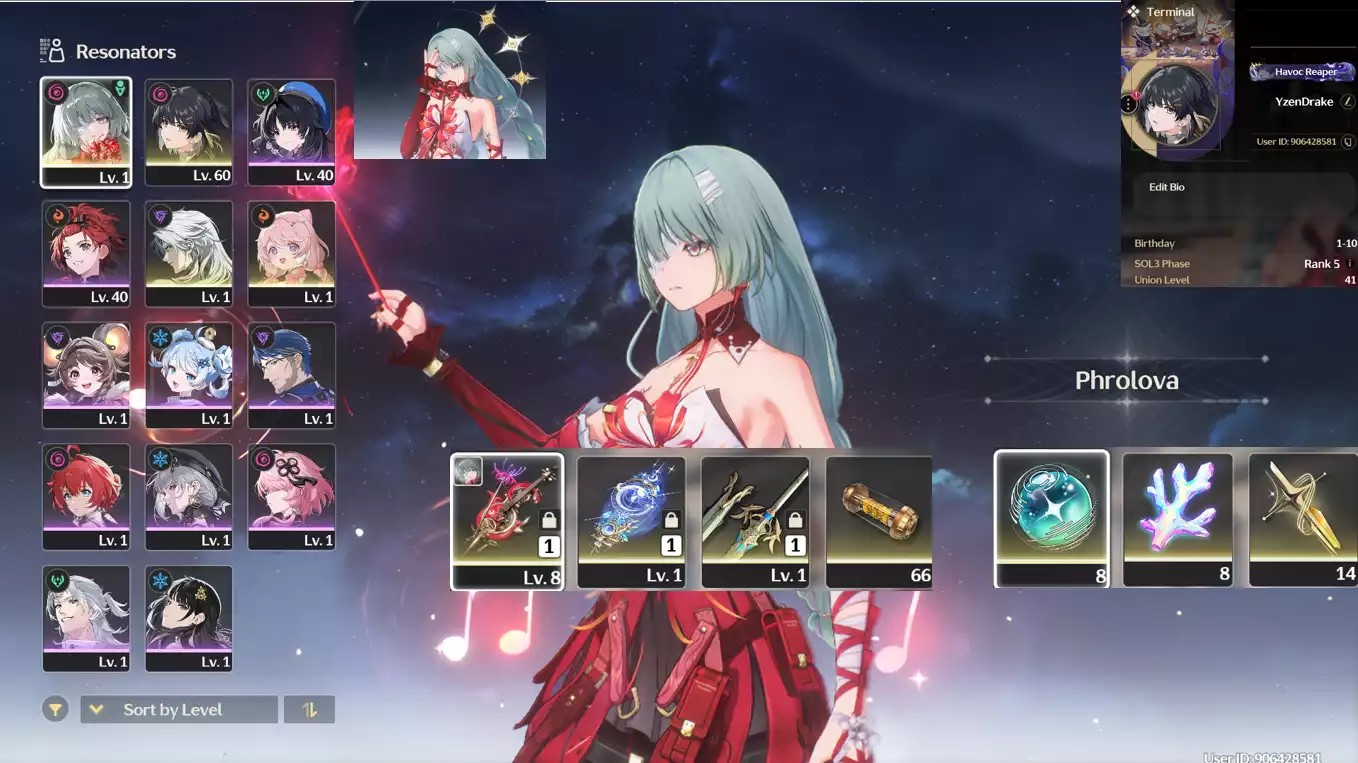Choose the Lv. 60 black-haired resonator
The height and width of the screenshot is (763, 1358).
pyautogui.click(x=188, y=132)
